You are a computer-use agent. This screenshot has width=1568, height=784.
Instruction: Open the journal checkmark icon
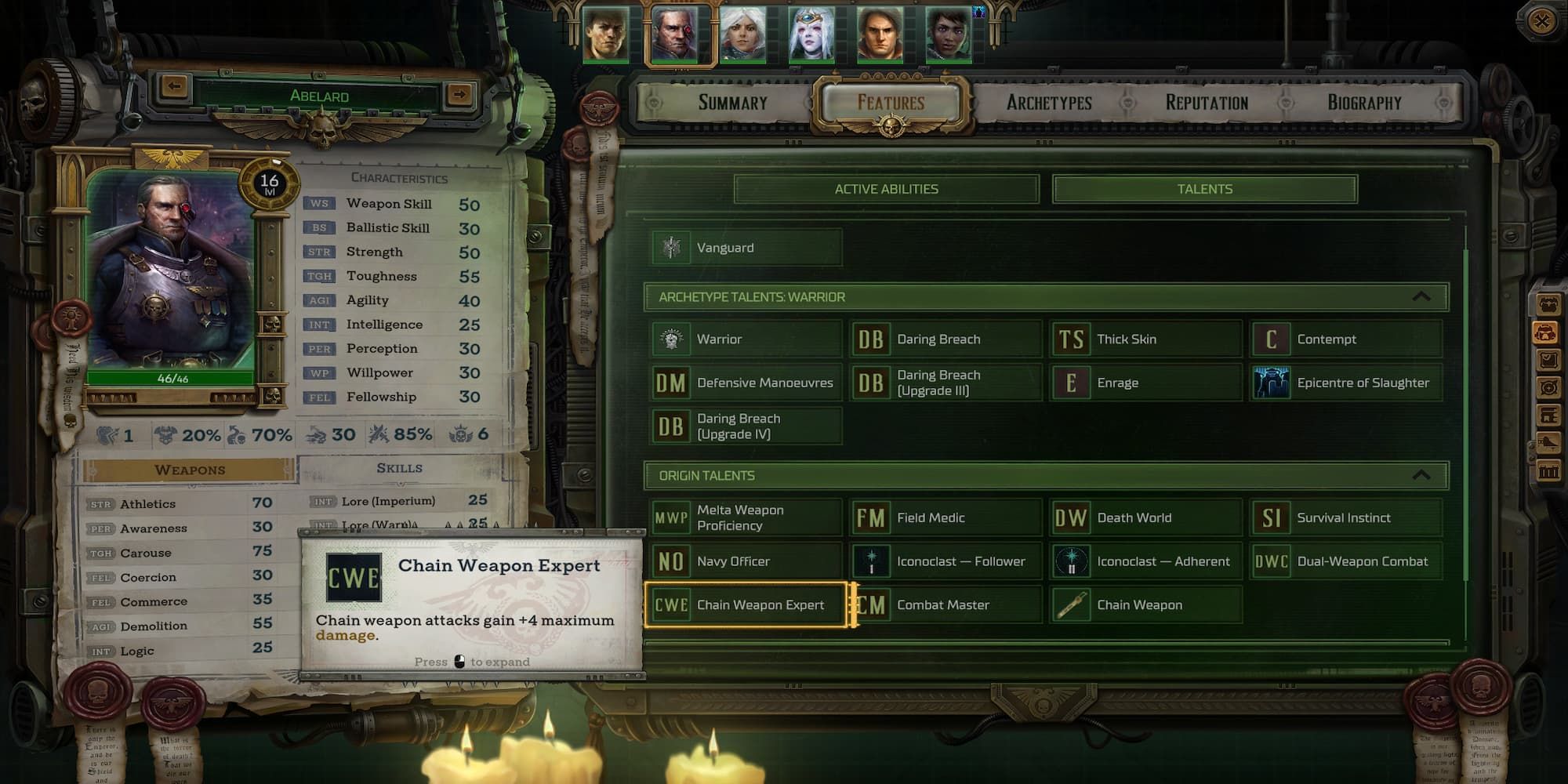(x=1548, y=359)
